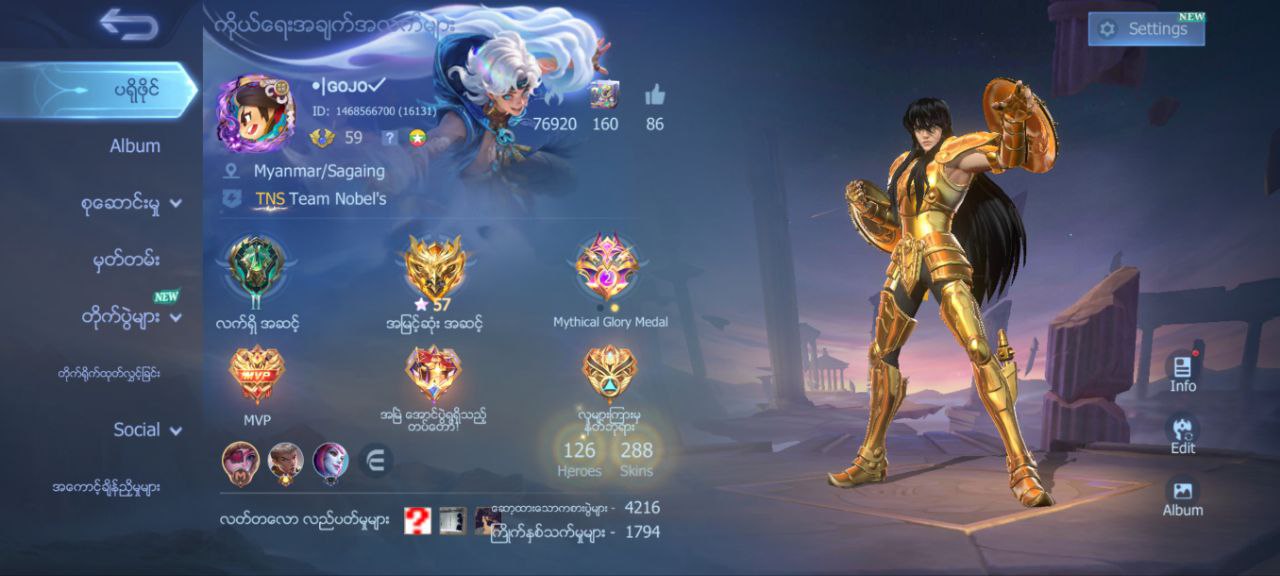Open the question mark icon beside level 59
The image size is (1280, 576).
tap(390, 138)
